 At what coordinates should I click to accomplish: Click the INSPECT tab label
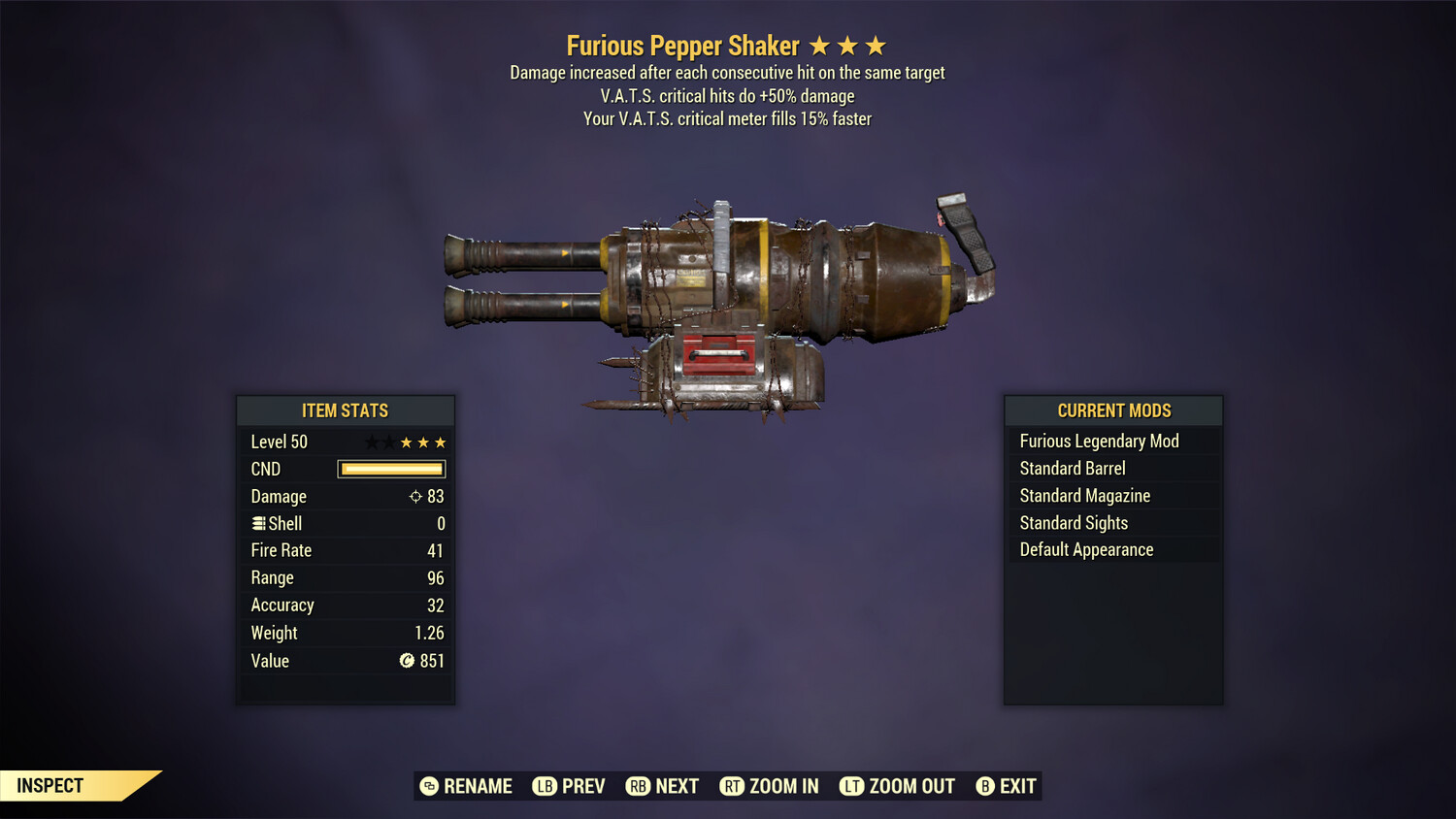coord(50,785)
